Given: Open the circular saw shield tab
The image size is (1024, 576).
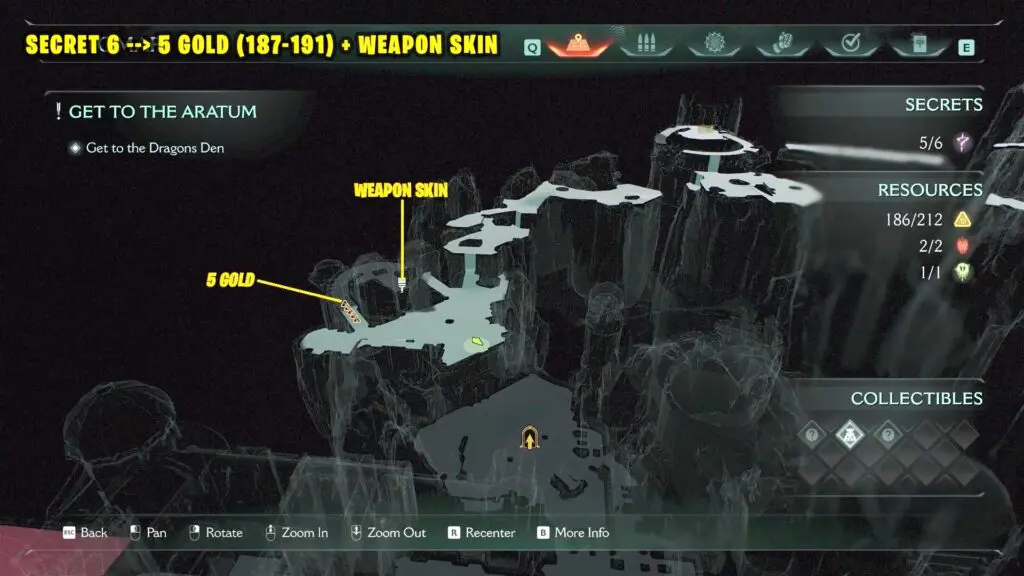Looking at the screenshot, I should pyautogui.click(x=713, y=45).
